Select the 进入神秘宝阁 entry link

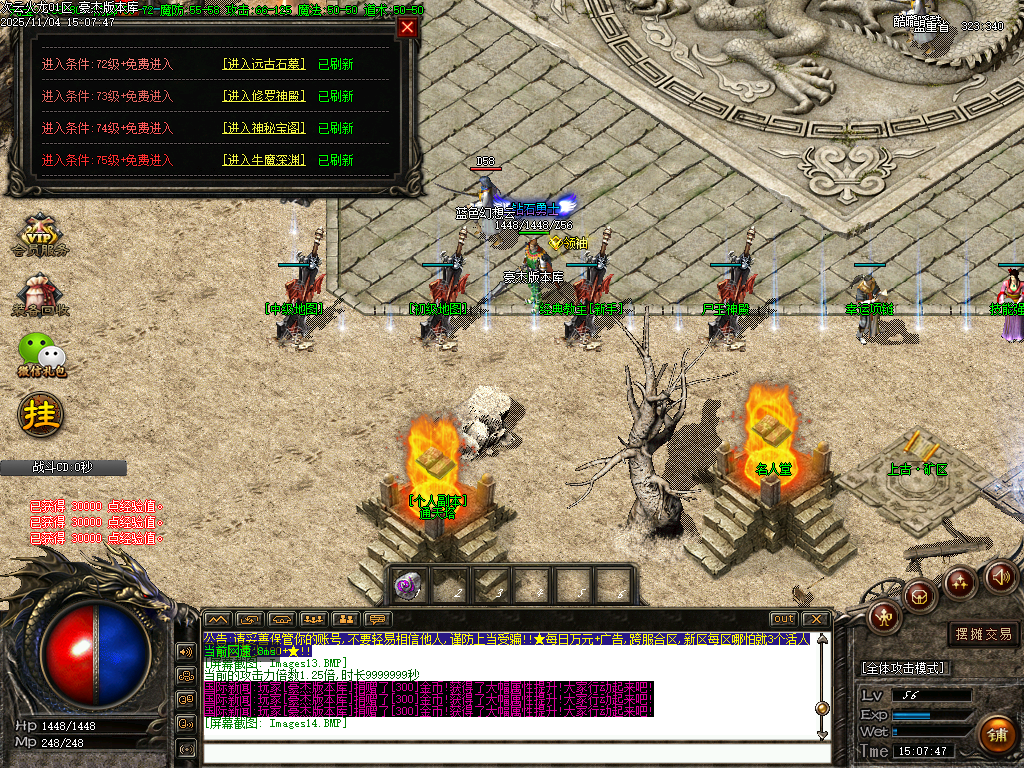click(x=264, y=128)
